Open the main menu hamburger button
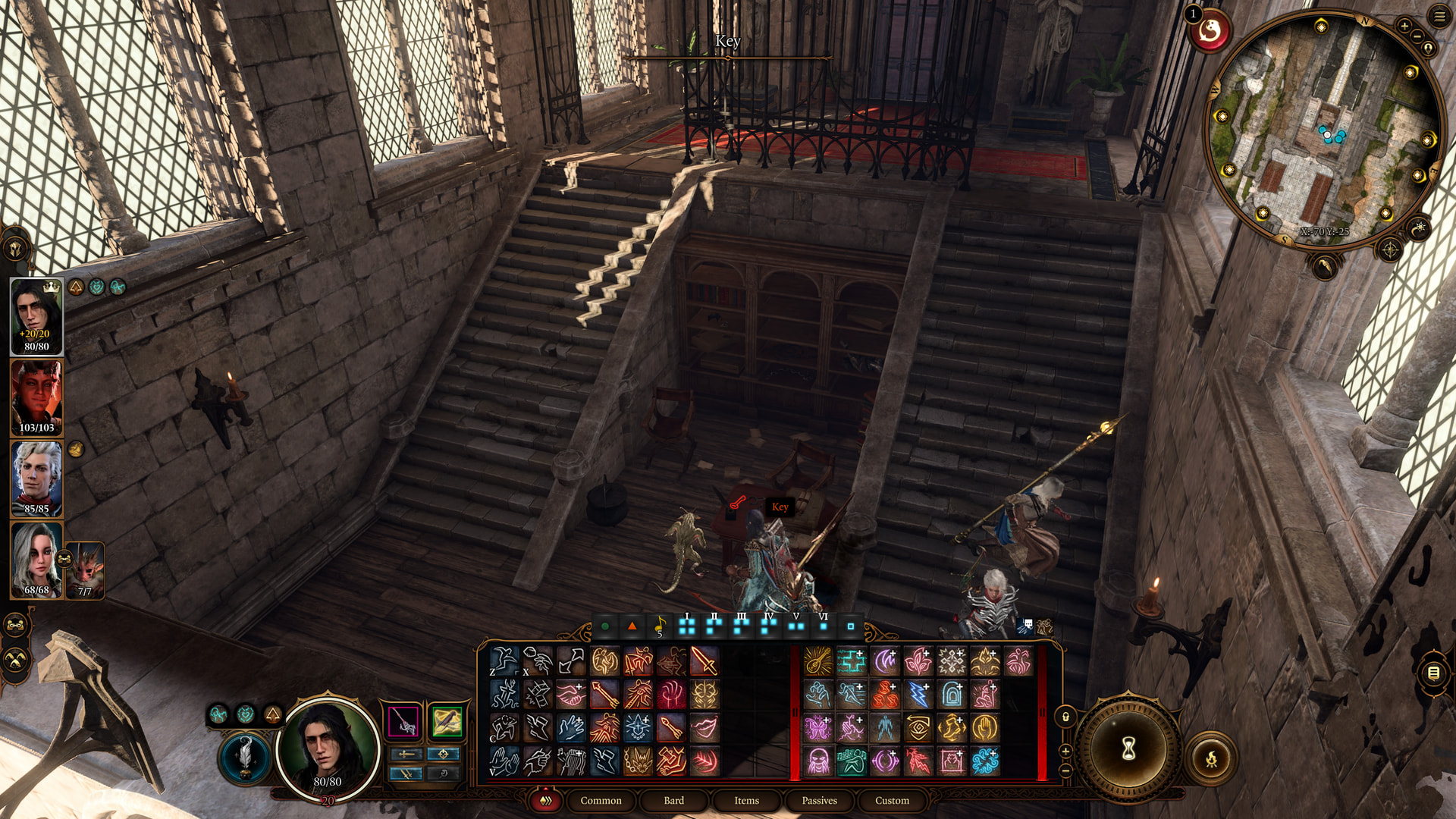Image resolution: width=1456 pixels, height=819 pixels. 1439,16
